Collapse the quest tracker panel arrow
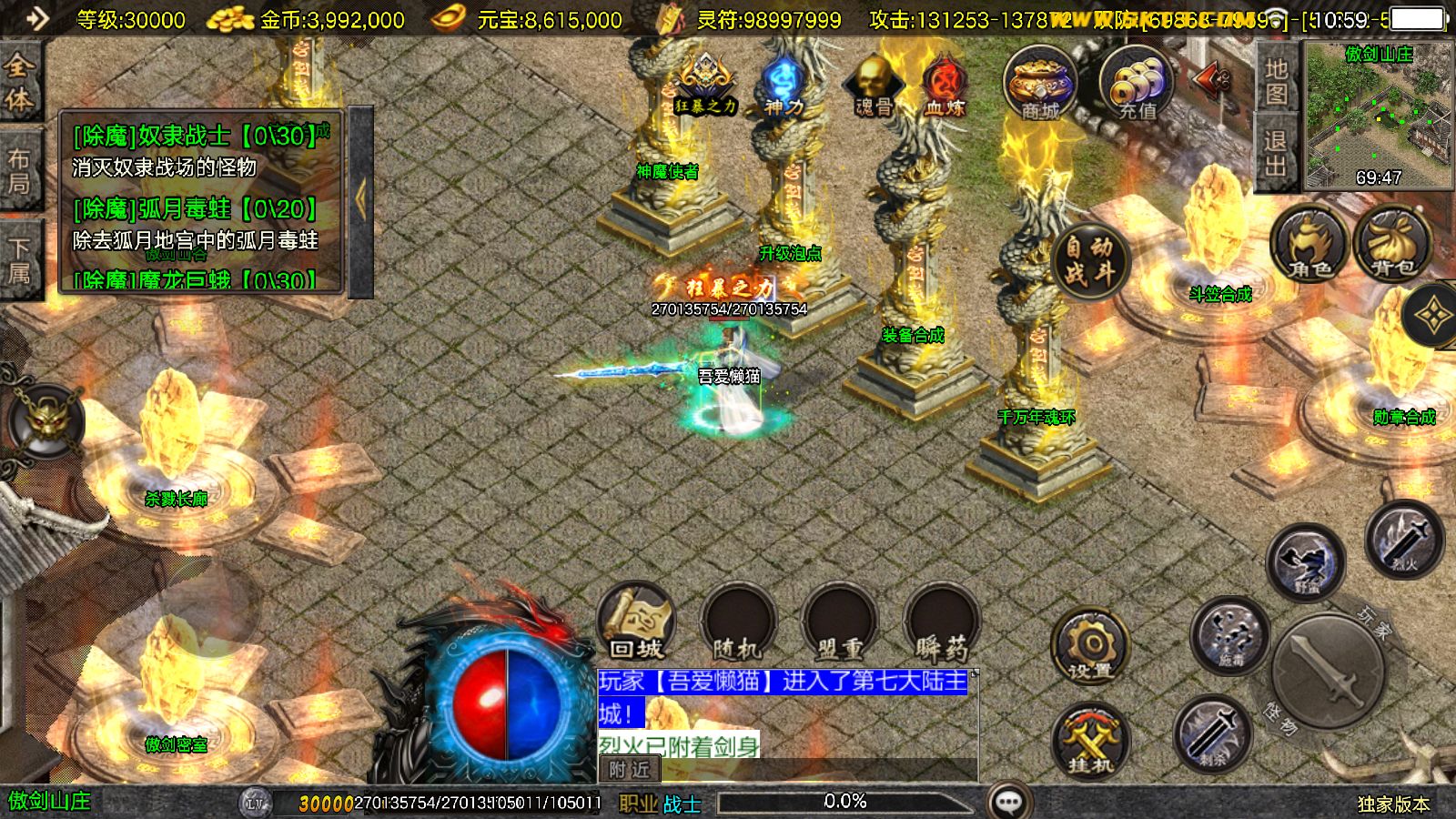Viewport: 1456px width, 819px height. coord(361,201)
